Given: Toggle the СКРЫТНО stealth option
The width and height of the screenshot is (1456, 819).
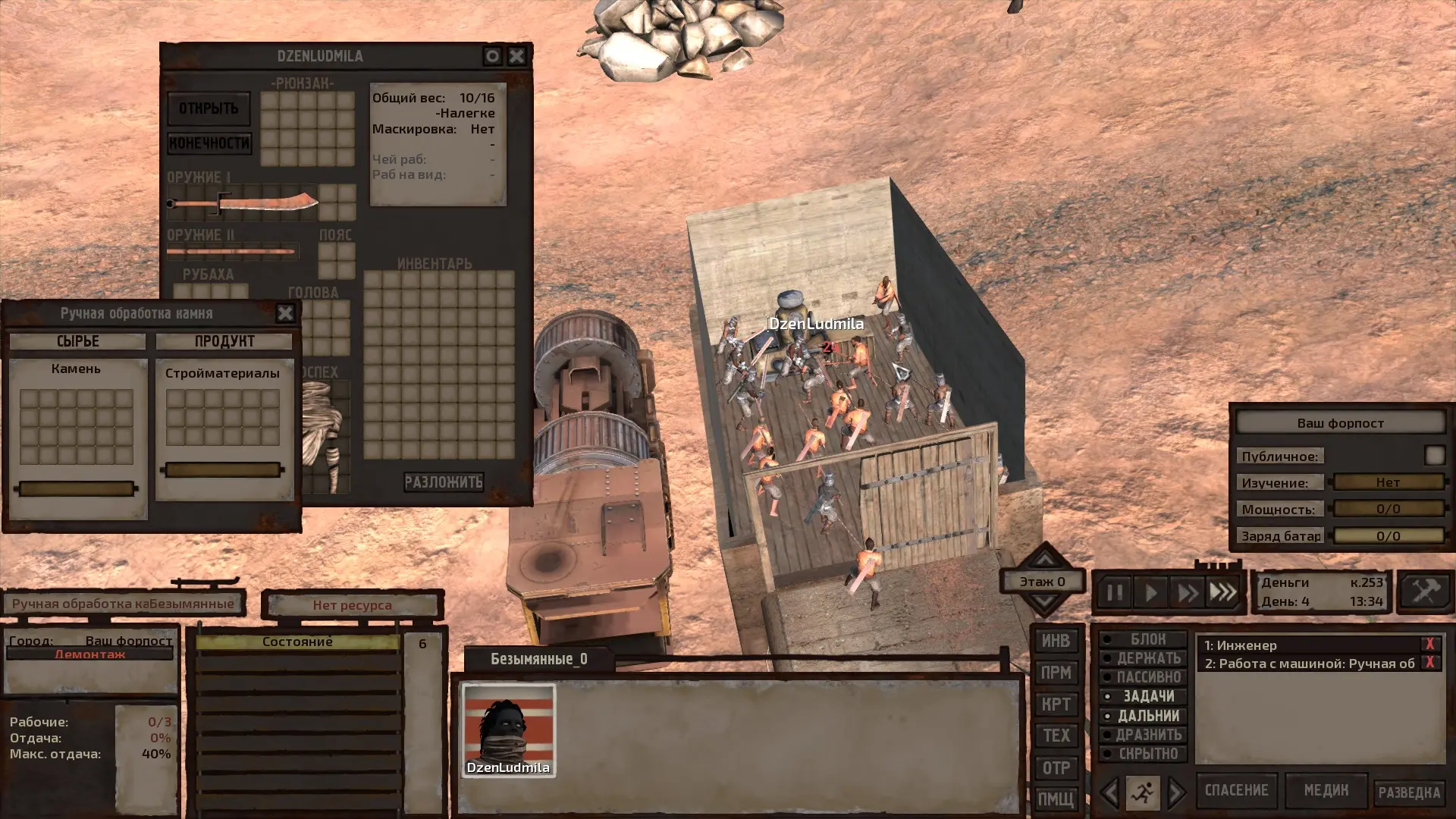Looking at the screenshot, I should click(1144, 754).
